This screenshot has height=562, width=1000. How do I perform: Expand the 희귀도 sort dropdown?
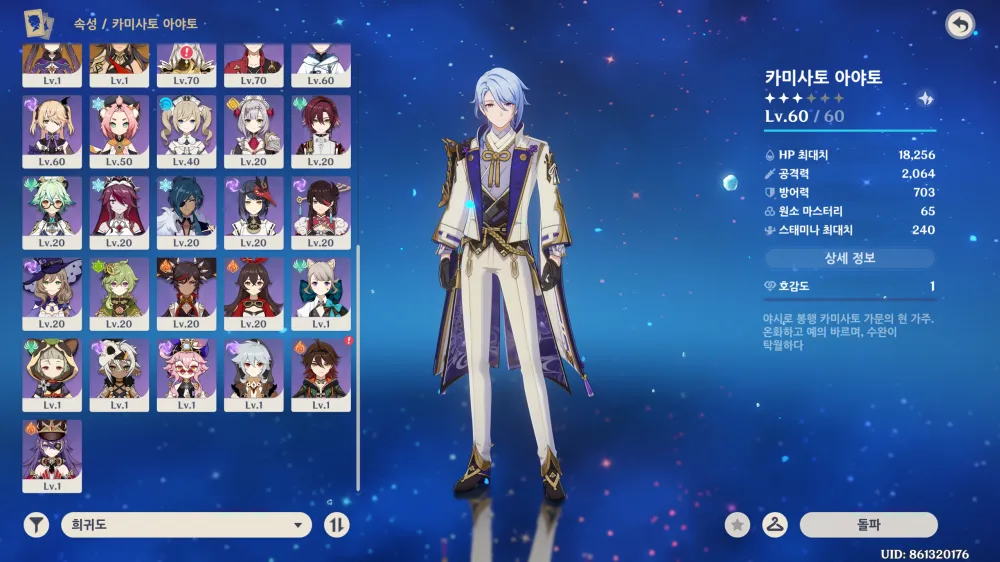[186, 525]
